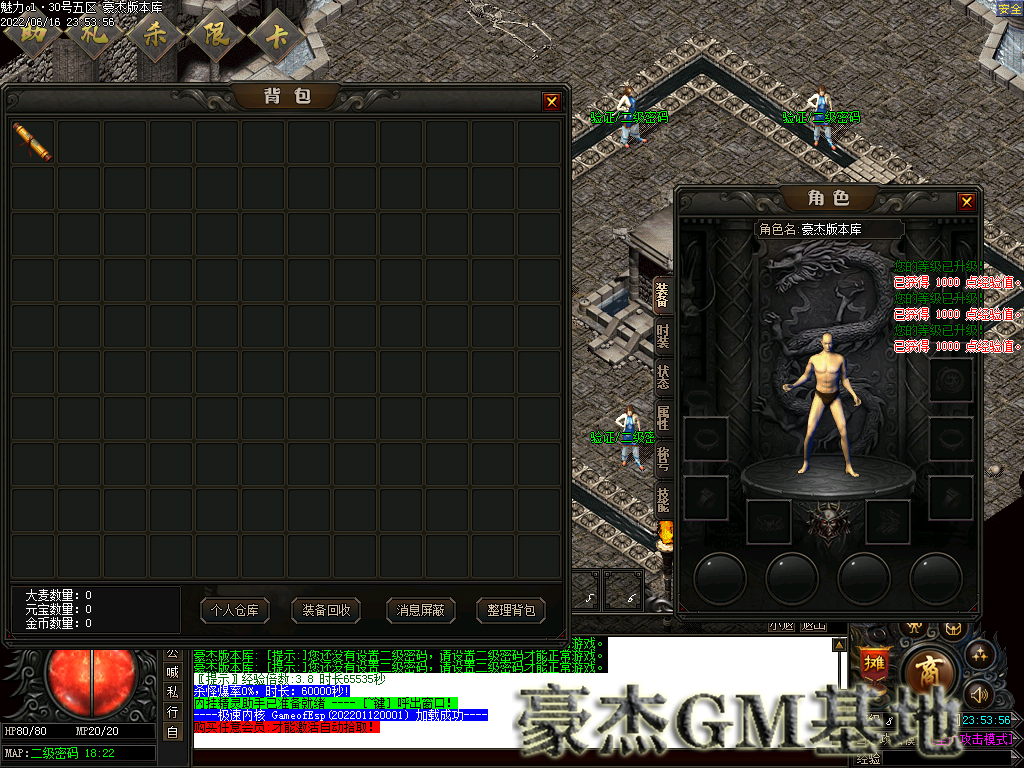1024x768 pixels.
Task: Switch to the 时装 fashion tab
Action: pos(663,336)
